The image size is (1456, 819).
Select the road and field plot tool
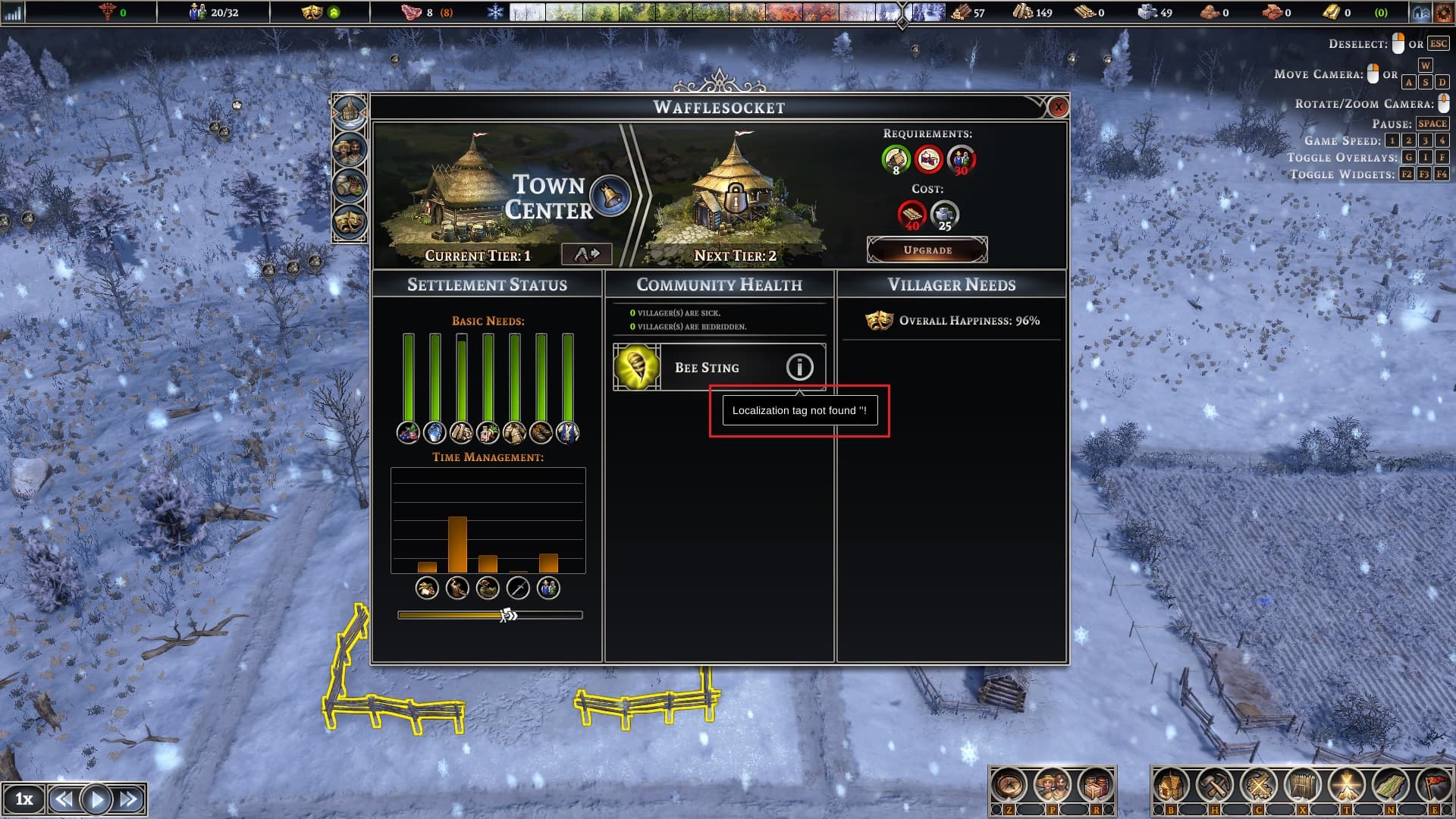pos(1389,786)
